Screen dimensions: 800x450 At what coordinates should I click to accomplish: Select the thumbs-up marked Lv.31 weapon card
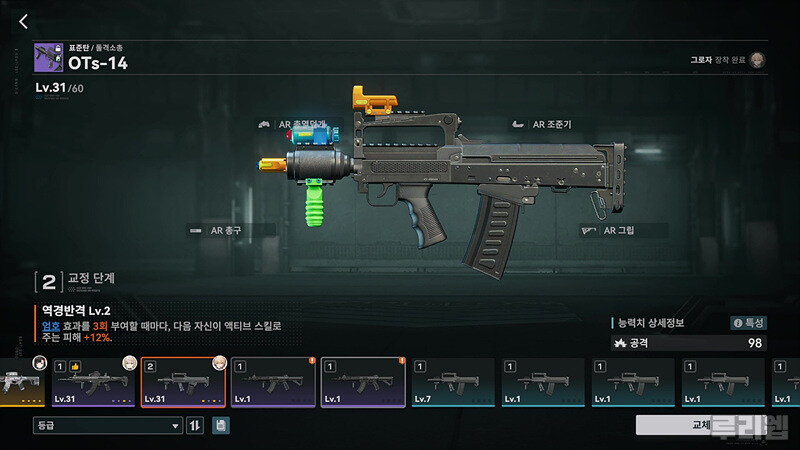[94, 382]
